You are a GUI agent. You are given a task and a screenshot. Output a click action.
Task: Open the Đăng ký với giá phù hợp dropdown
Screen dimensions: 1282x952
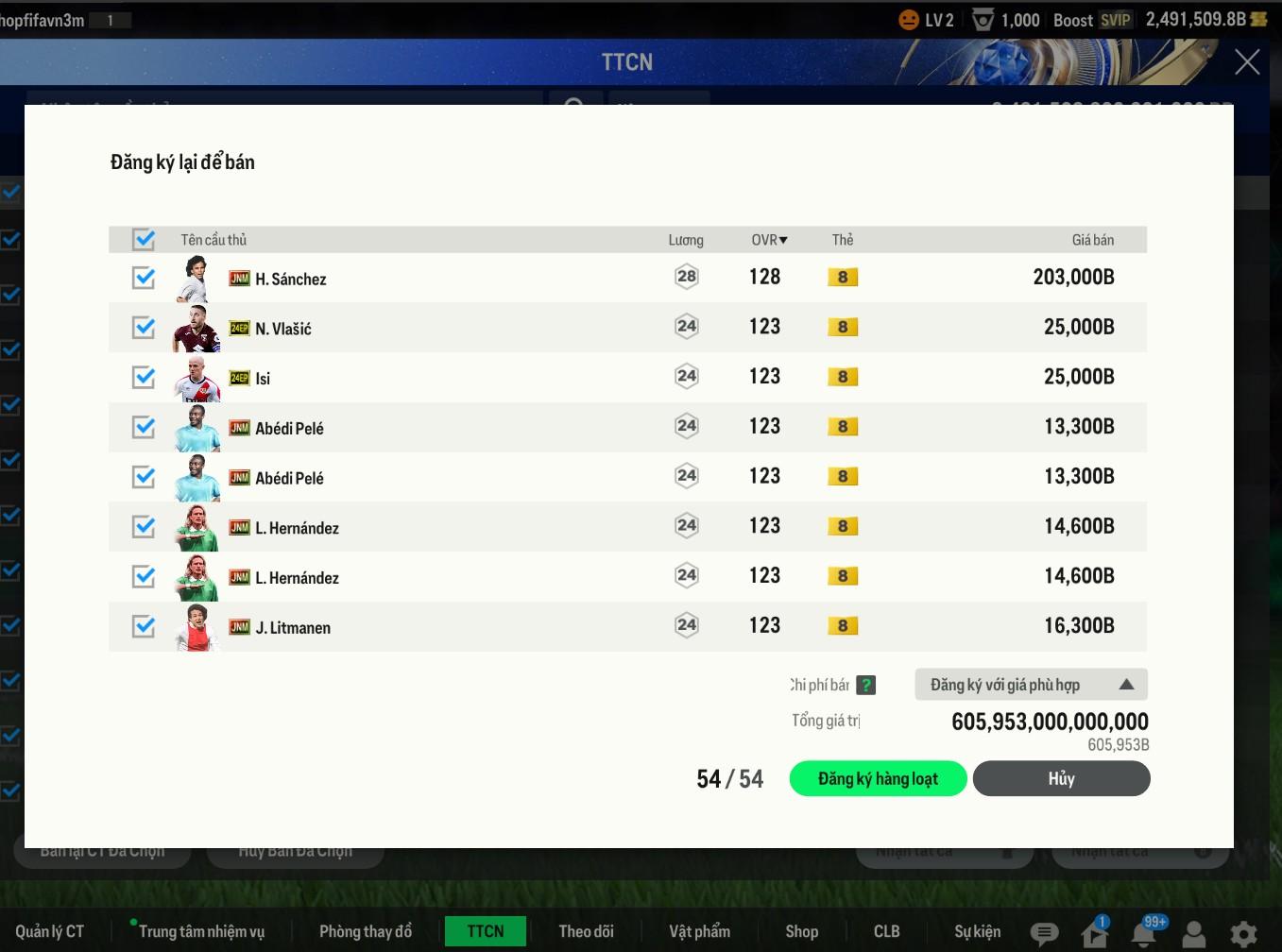click(1031, 685)
